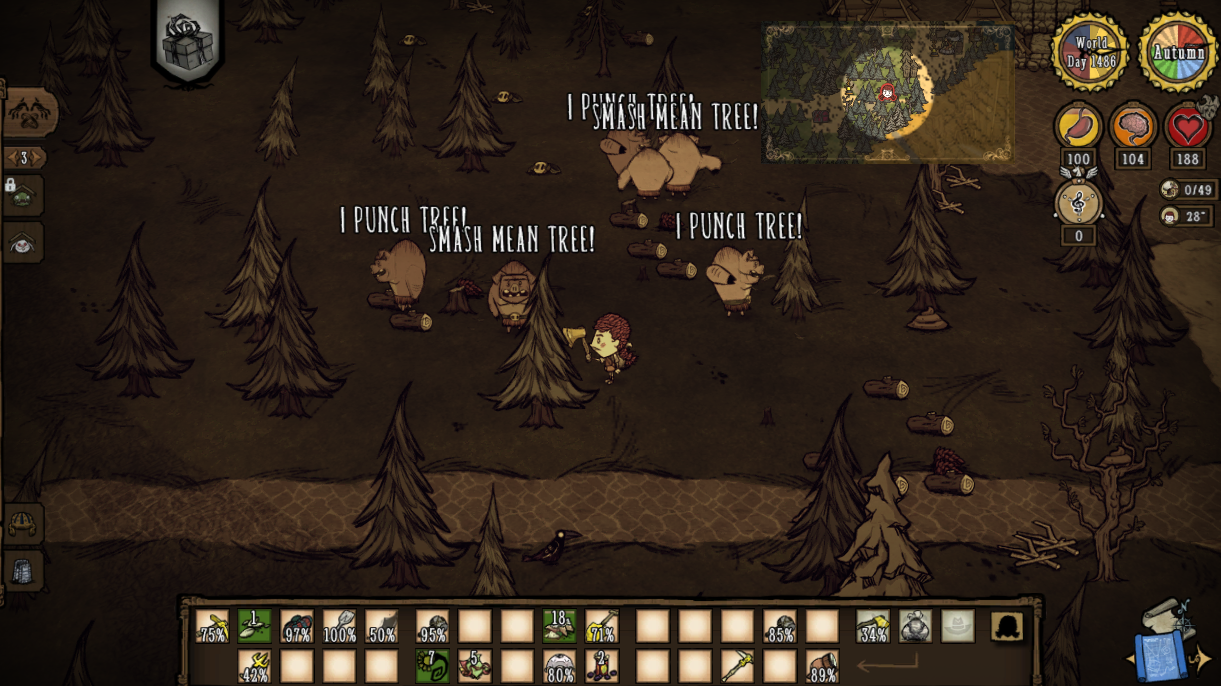Select the inventory item at 100% durability
Screen dimensions: 1221x686
tap(339, 627)
